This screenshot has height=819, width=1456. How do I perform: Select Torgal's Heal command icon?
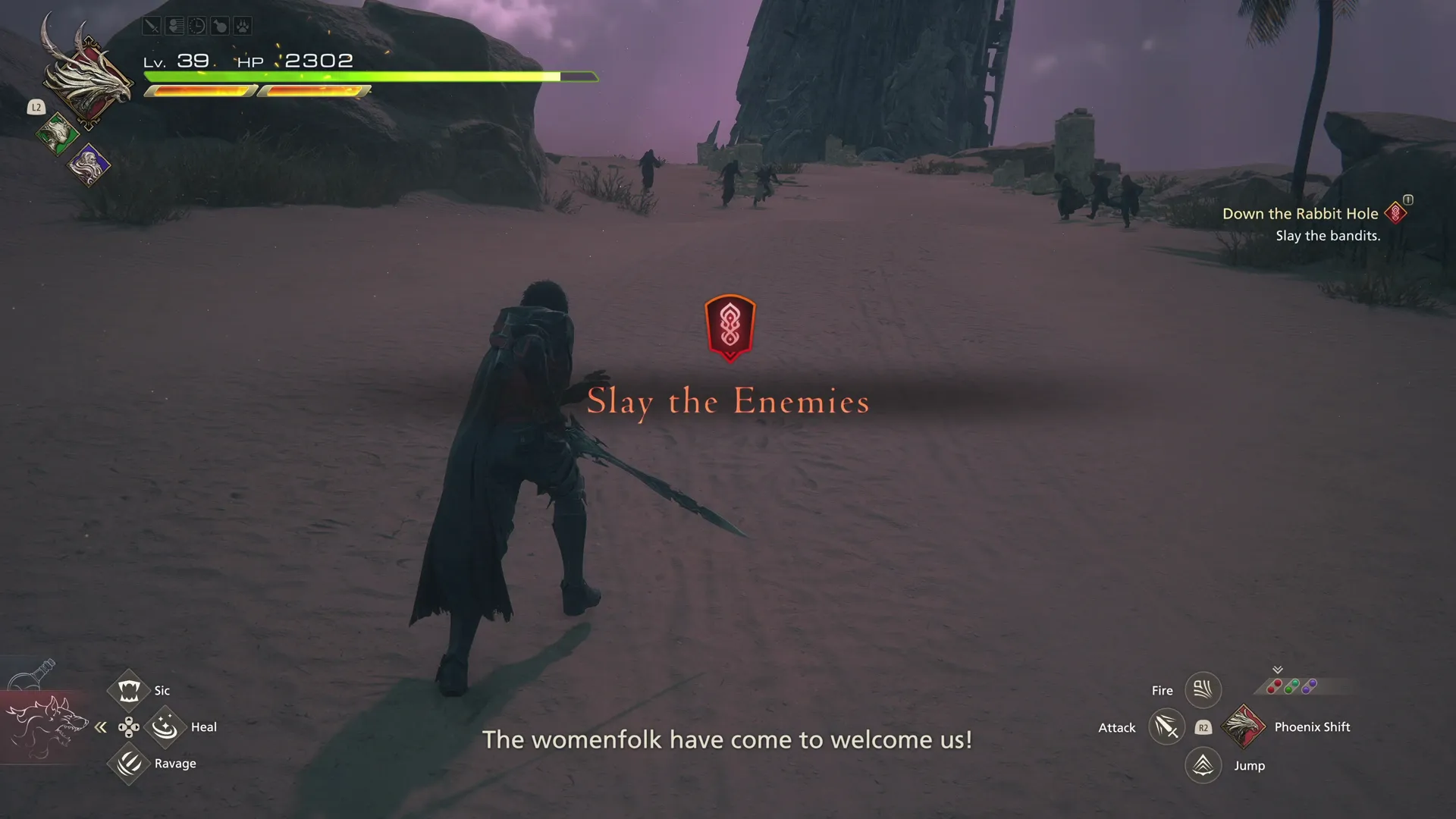tap(165, 726)
